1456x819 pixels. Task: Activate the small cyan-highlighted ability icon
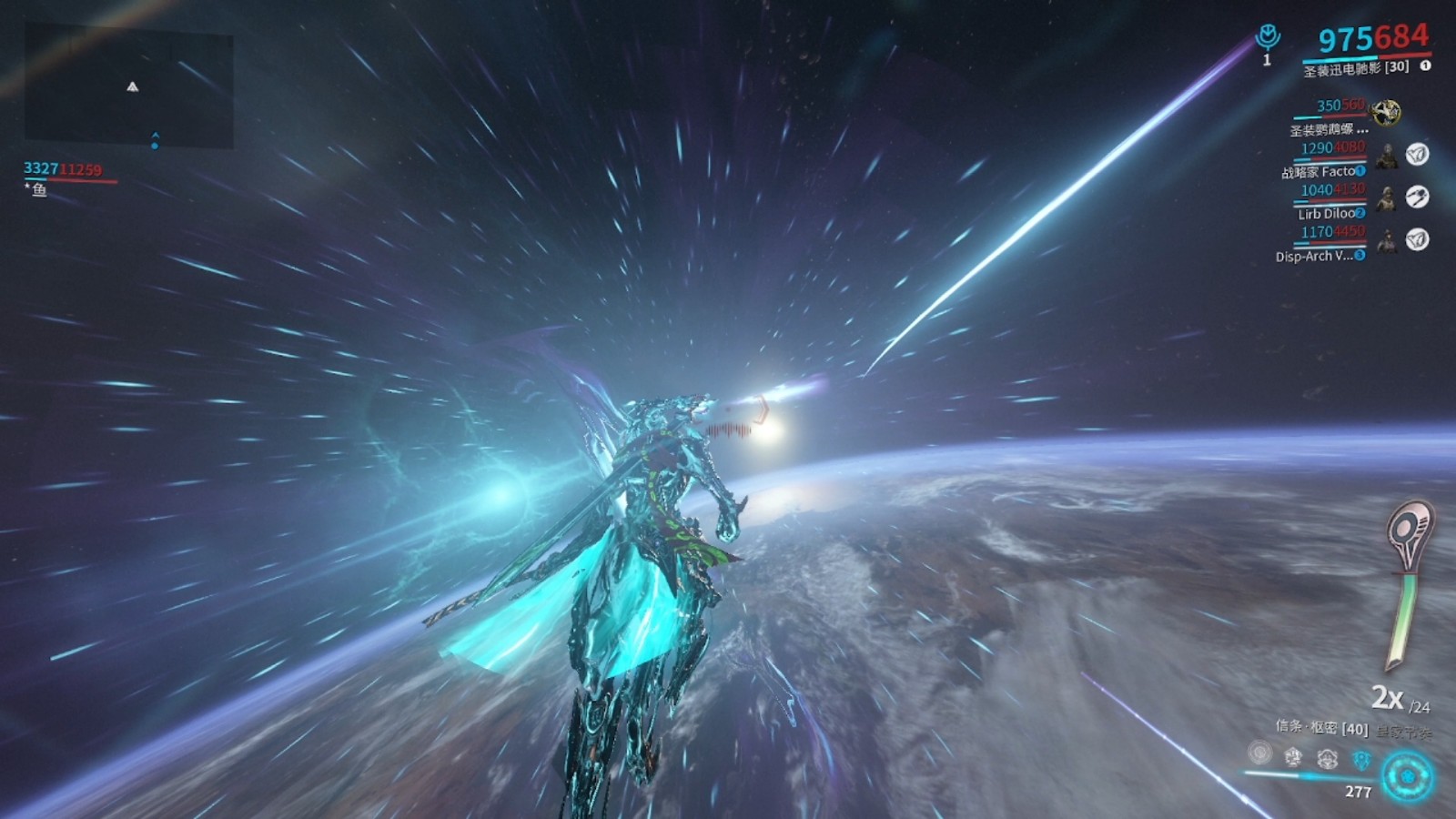coord(1361,759)
